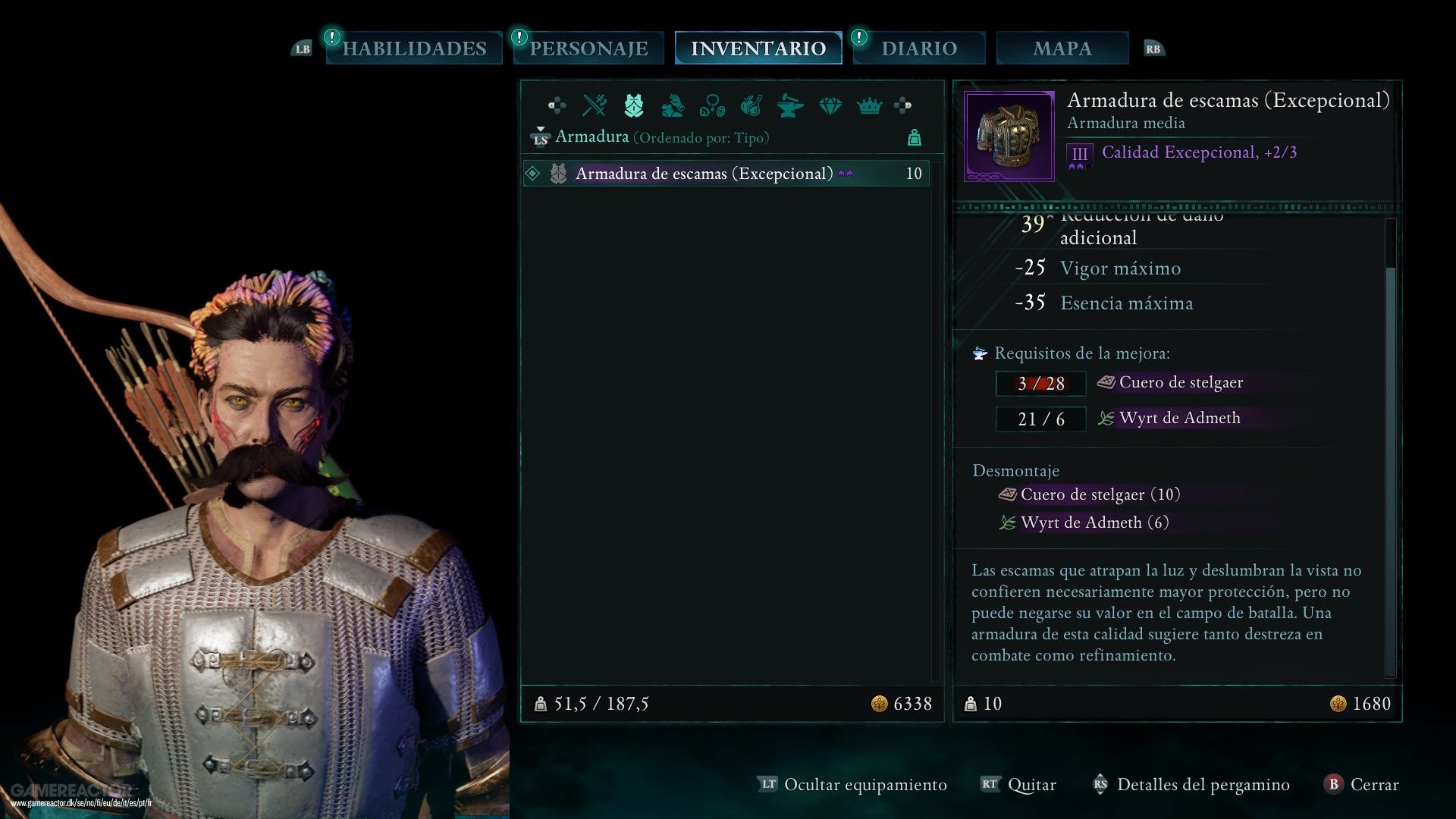1456x819 pixels.
Task: Go to the Diario tab
Action: point(919,49)
